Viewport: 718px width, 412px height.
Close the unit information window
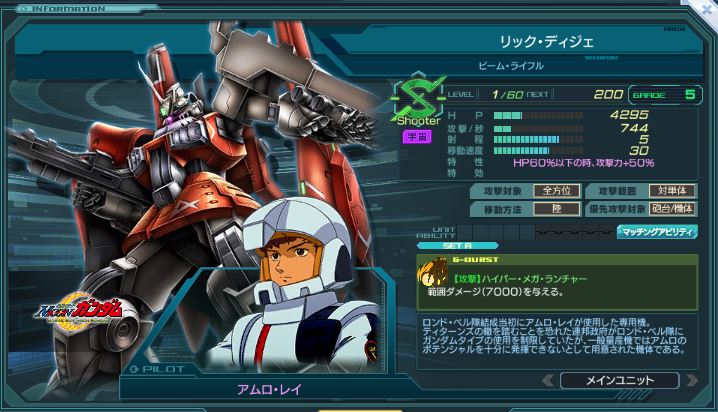(x=709, y=7)
